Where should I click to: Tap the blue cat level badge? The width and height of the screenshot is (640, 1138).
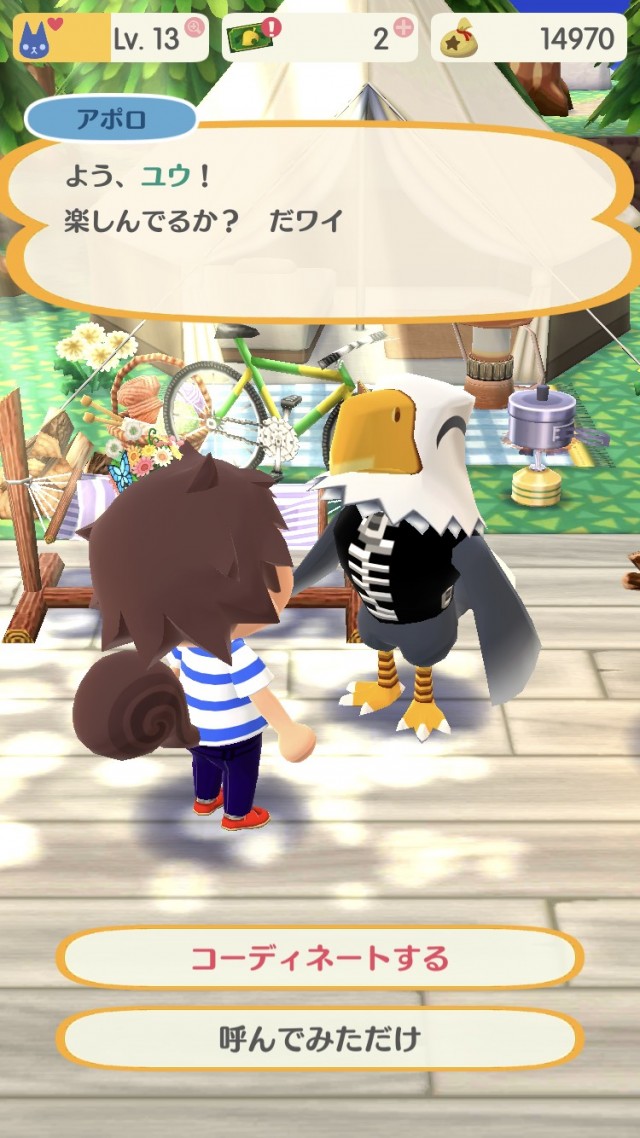click(36, 40)
